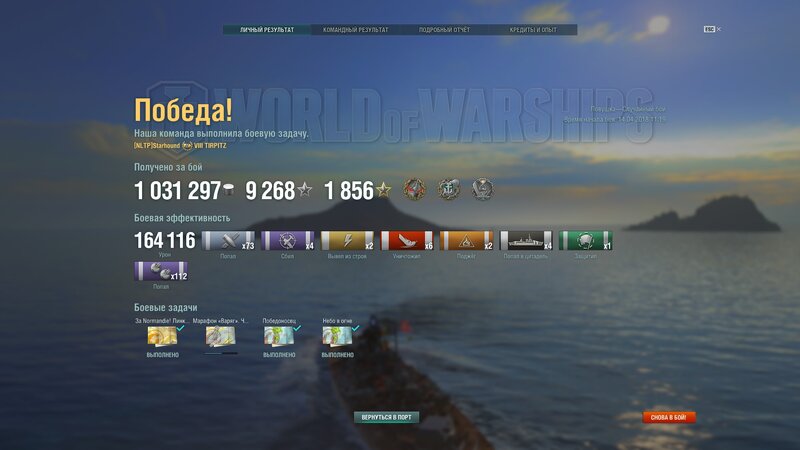Inspect the red destroyed ribbon x6
This screenshot has height=450, width=800.
[407, 241]
